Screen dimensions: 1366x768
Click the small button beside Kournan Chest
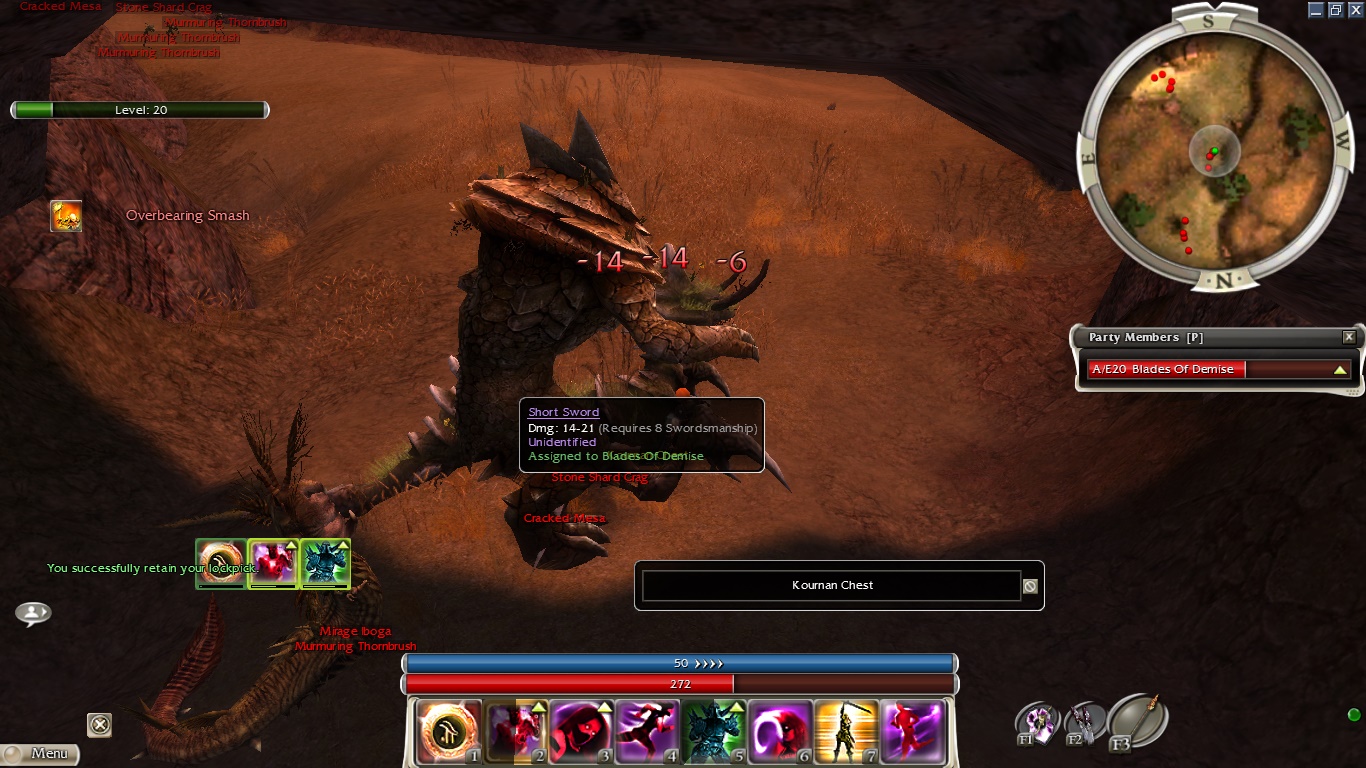(x=1030, y=587)
